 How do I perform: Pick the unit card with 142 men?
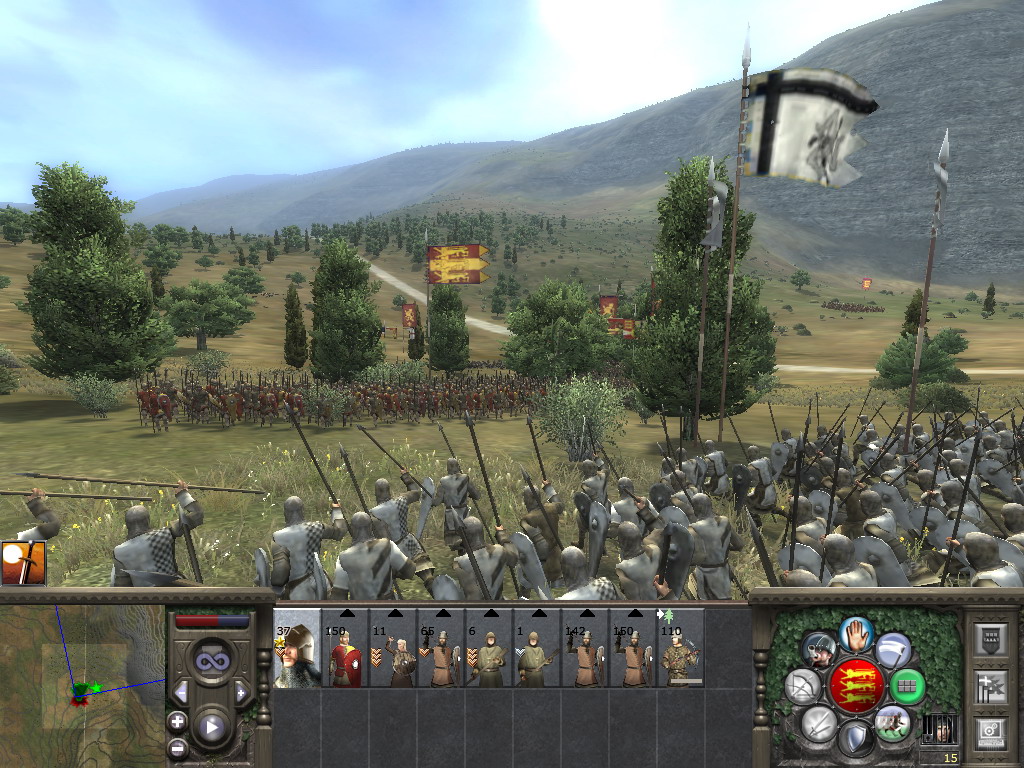coord(585,650)
